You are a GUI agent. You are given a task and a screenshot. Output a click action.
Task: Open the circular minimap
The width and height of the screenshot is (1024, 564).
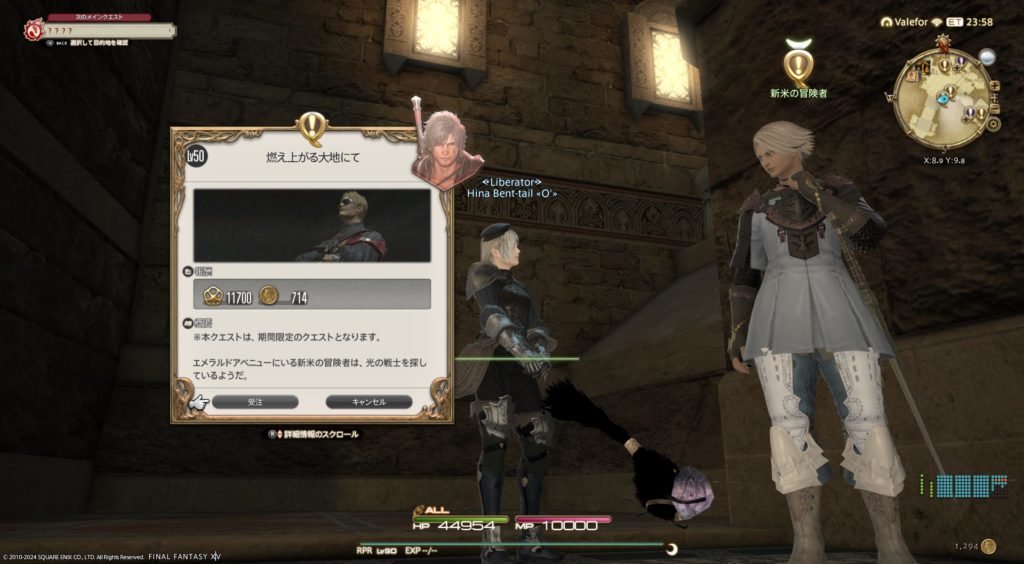941,98
